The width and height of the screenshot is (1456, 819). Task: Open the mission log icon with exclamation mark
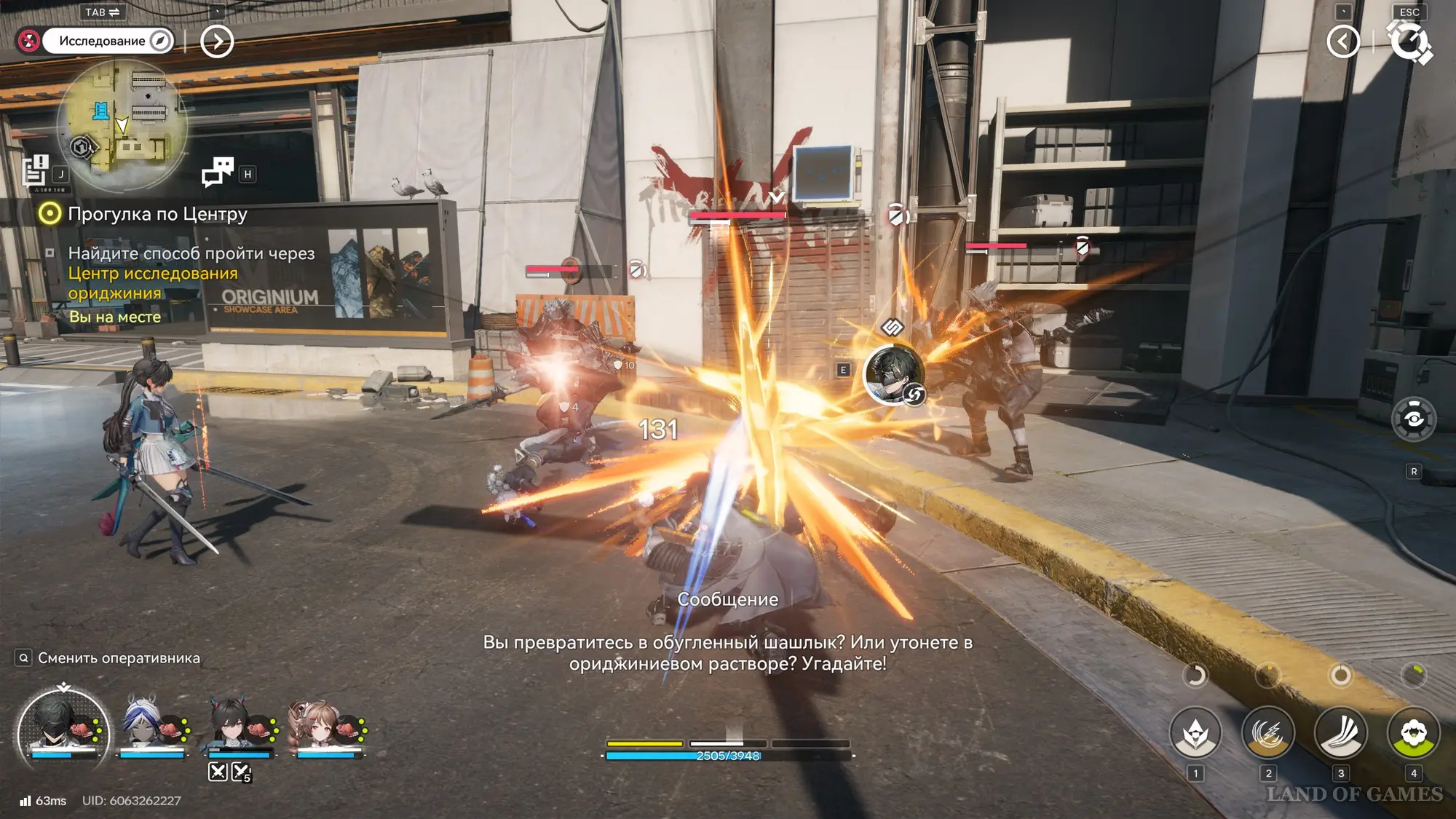click(x=35, y=171)
